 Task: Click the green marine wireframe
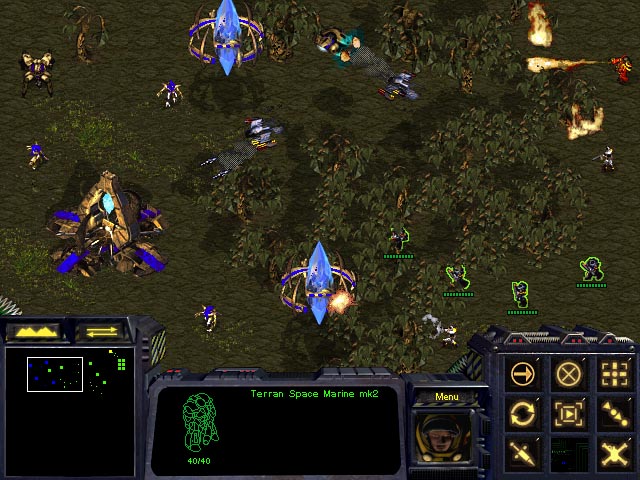[x=199, y=423]
